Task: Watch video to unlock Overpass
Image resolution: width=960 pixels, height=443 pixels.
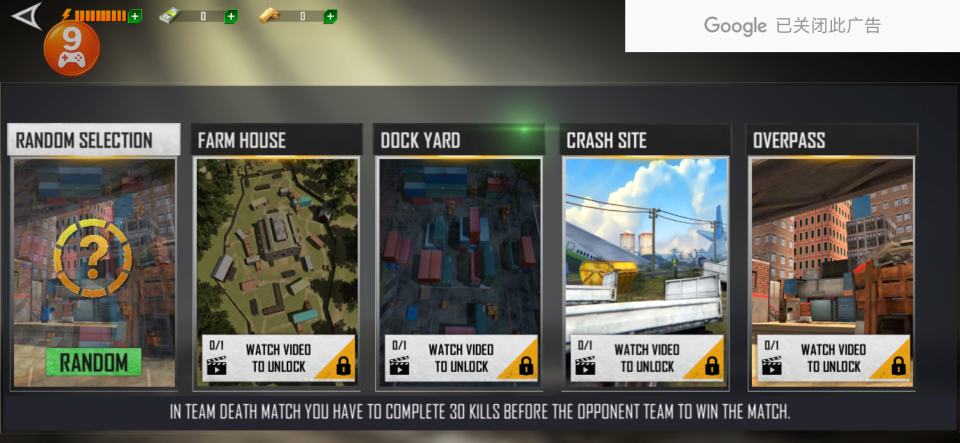Action: pyautogui.click(x=832, y=358)
